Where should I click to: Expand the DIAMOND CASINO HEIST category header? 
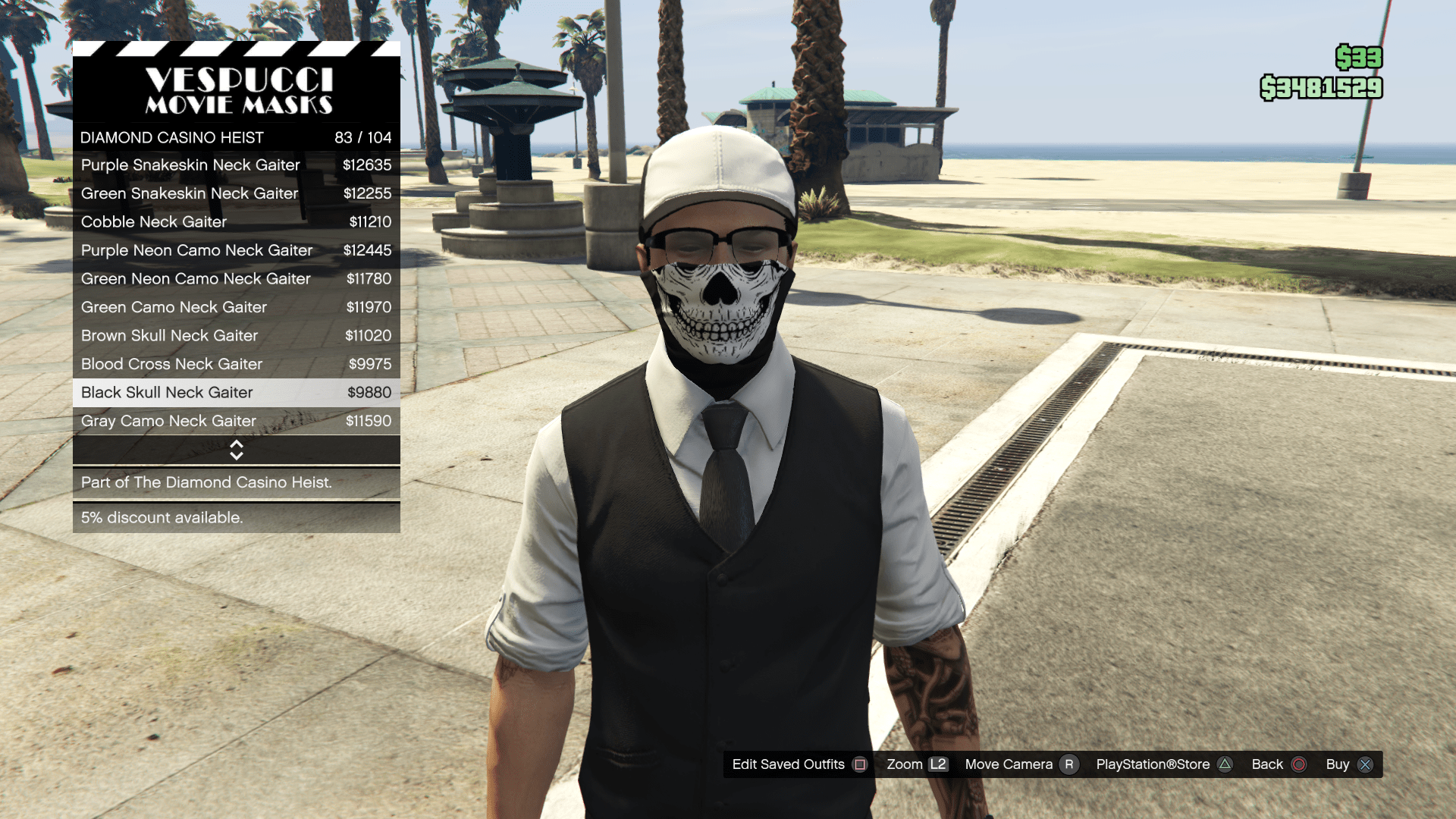point(236,137)
